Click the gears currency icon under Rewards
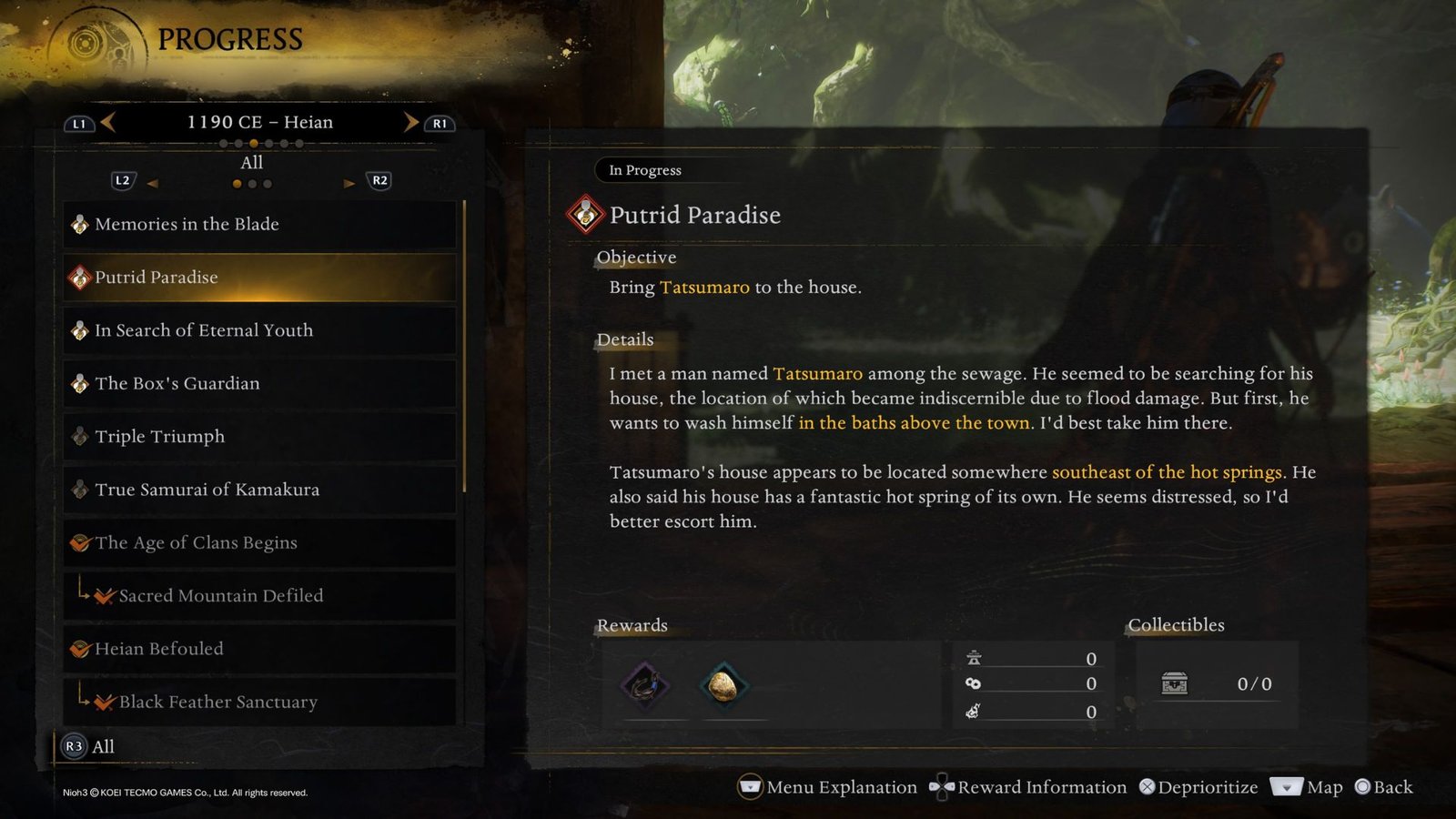Viewport: 1456px width, 819px height. [x=975, y=684]
